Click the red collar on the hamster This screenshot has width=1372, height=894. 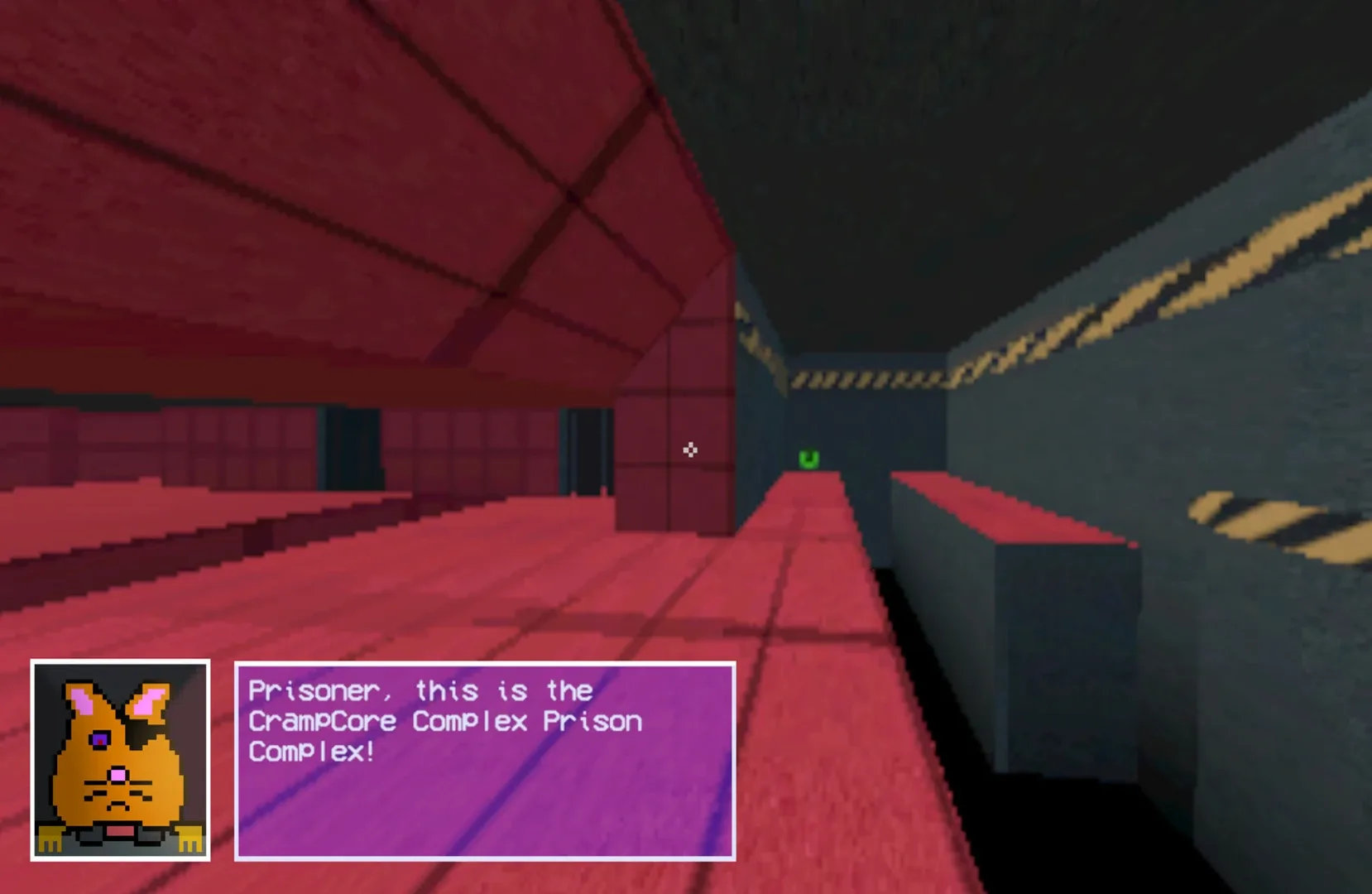pyautogui.click(x=120, y=830)
